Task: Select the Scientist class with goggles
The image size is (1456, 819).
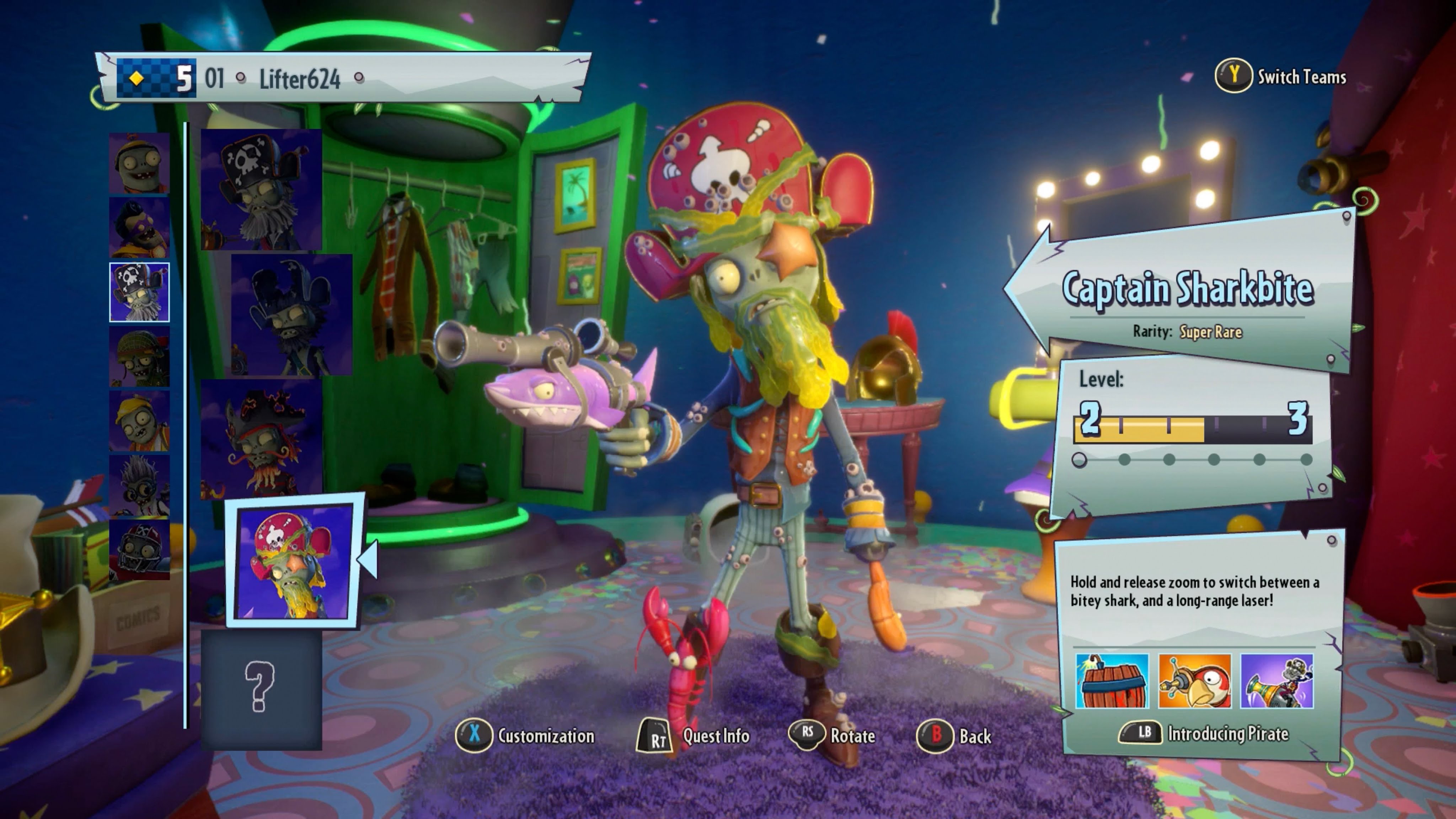Action: tap(139, 486)
